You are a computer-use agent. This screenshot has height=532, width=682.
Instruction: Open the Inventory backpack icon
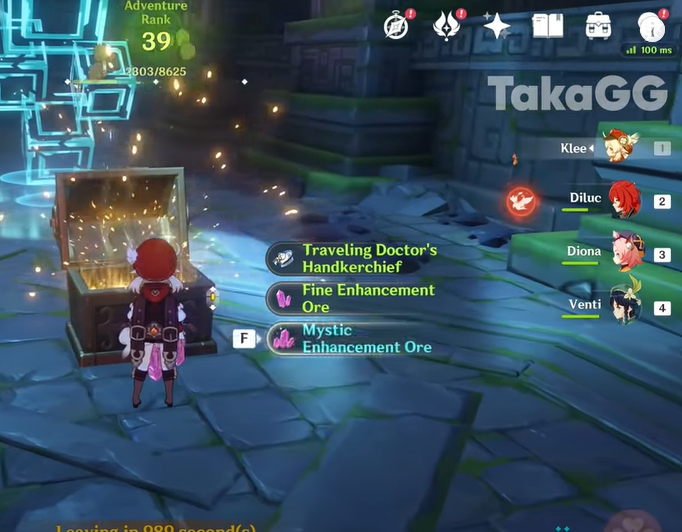[599, 26]
